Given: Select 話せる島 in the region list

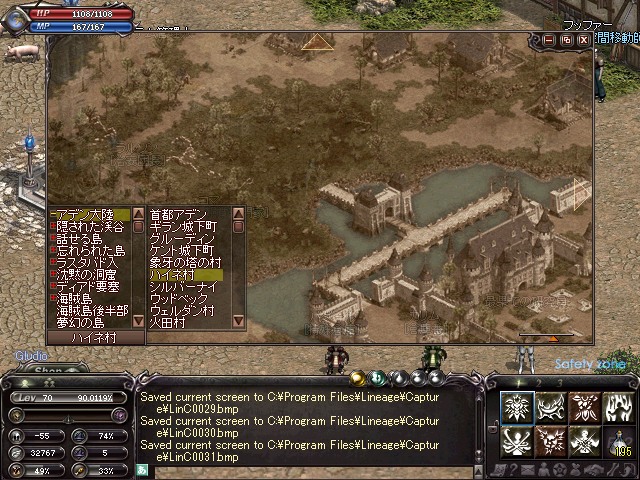Looking at the screenshot, I should pyautogui.click(x=78, y=238).
